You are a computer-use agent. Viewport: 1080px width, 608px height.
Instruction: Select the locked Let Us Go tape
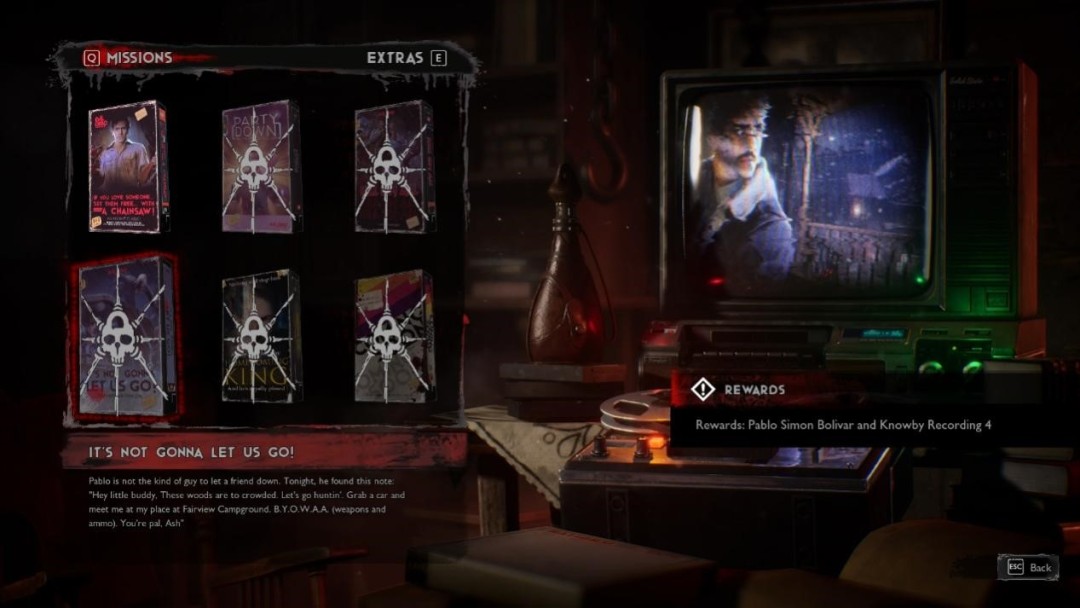[x=127, y=336]
